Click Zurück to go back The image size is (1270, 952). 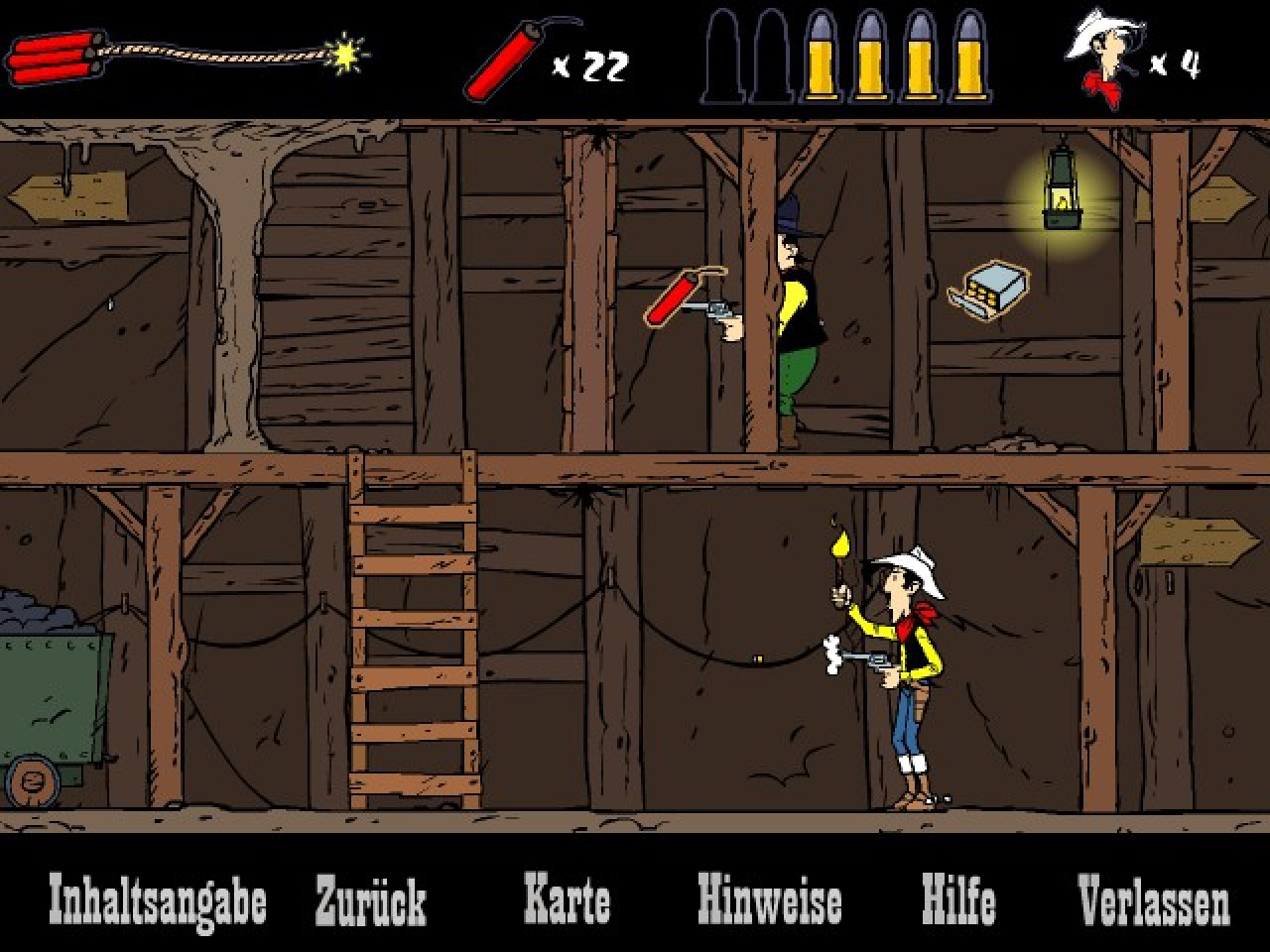(x=369, y=900)
